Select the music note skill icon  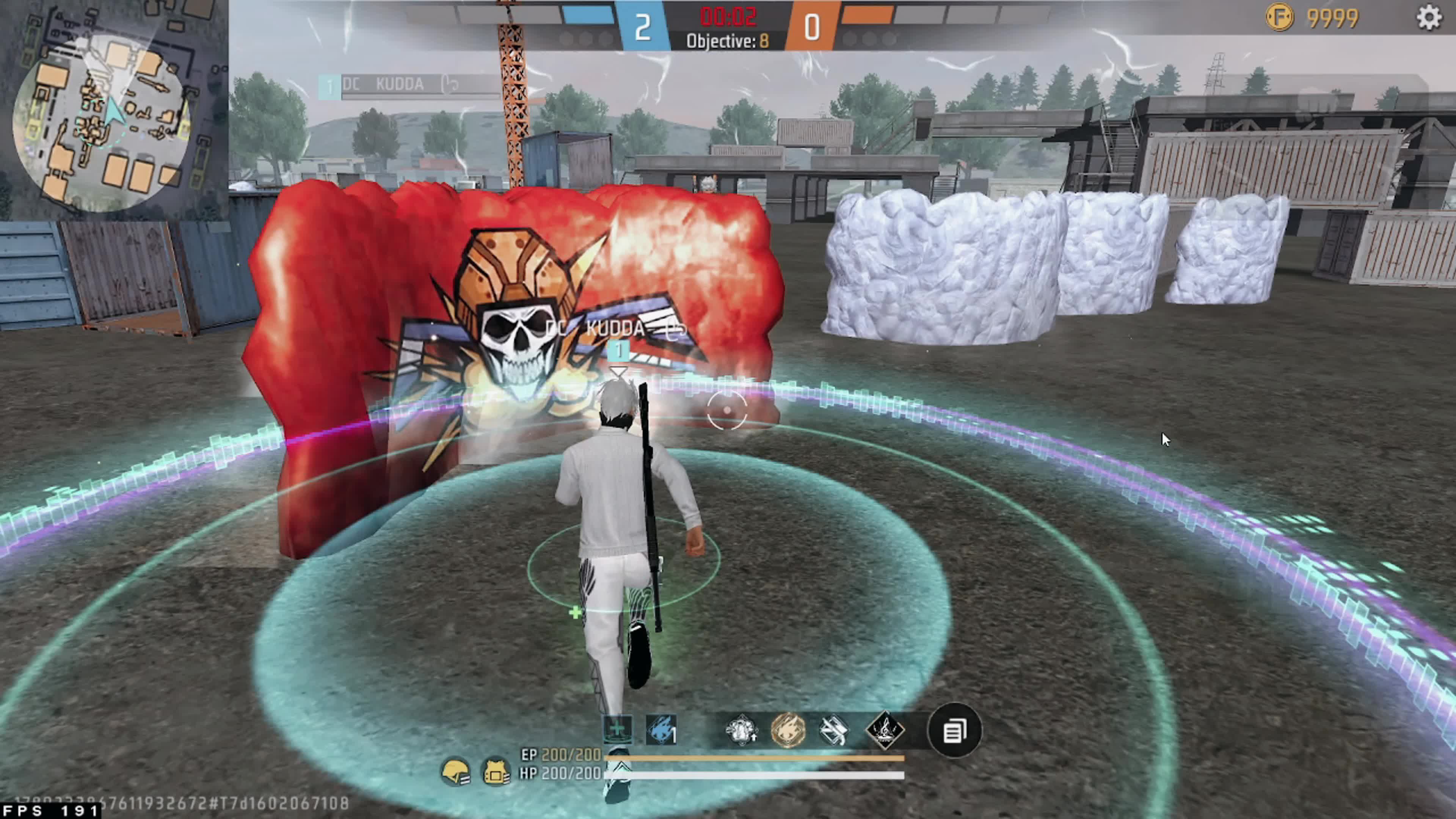pos(885,730)
